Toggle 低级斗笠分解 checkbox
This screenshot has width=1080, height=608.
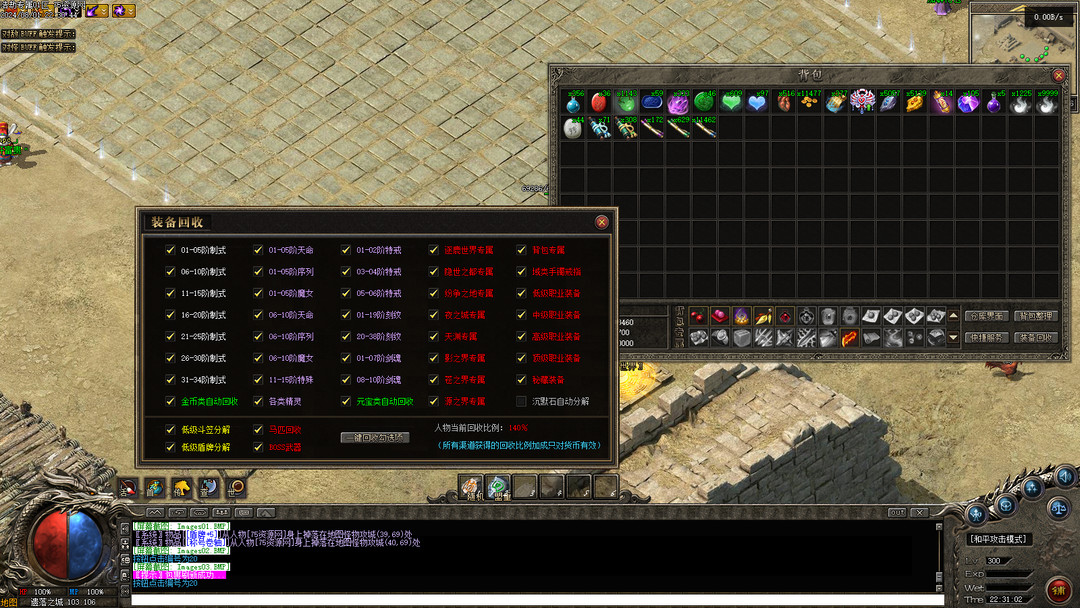171,429
